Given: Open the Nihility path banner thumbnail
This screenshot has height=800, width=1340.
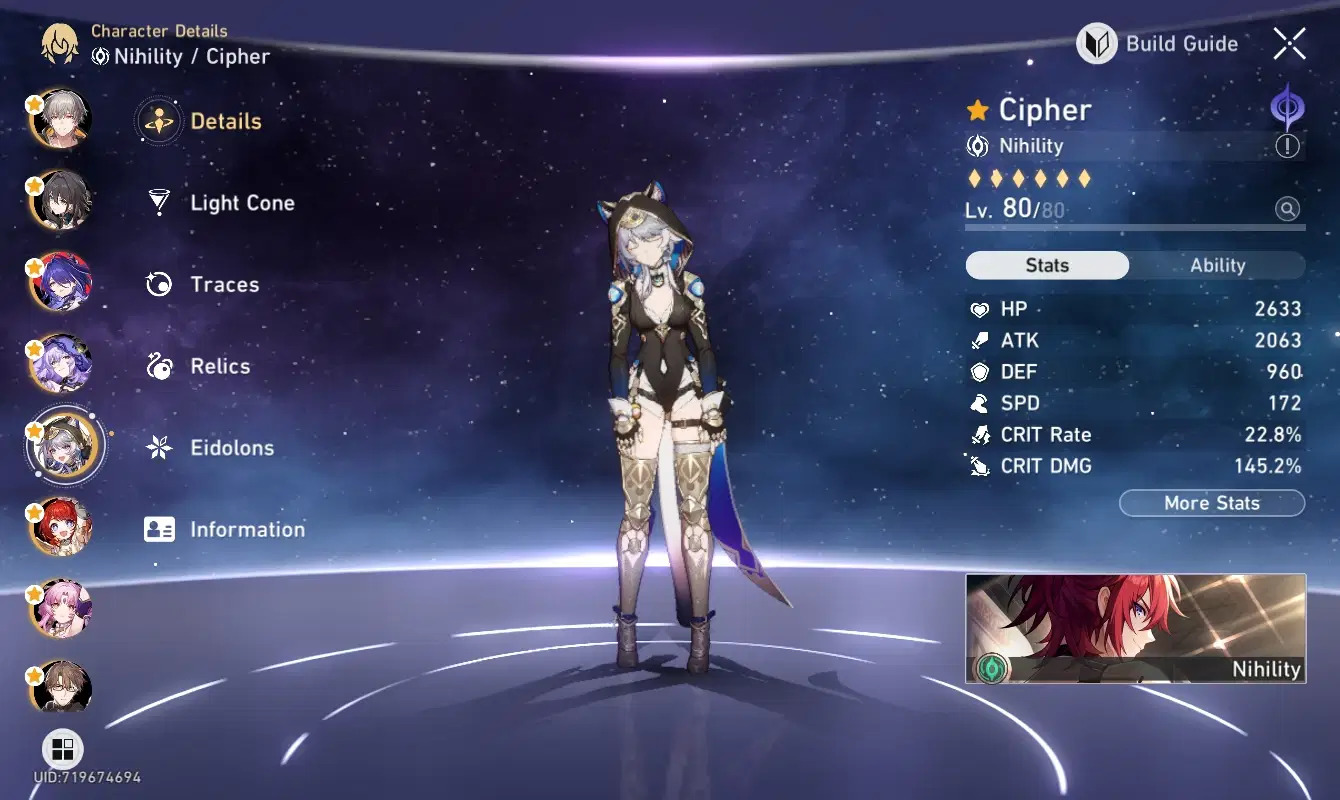Looking at the screenshot, I should point(1135,628).
